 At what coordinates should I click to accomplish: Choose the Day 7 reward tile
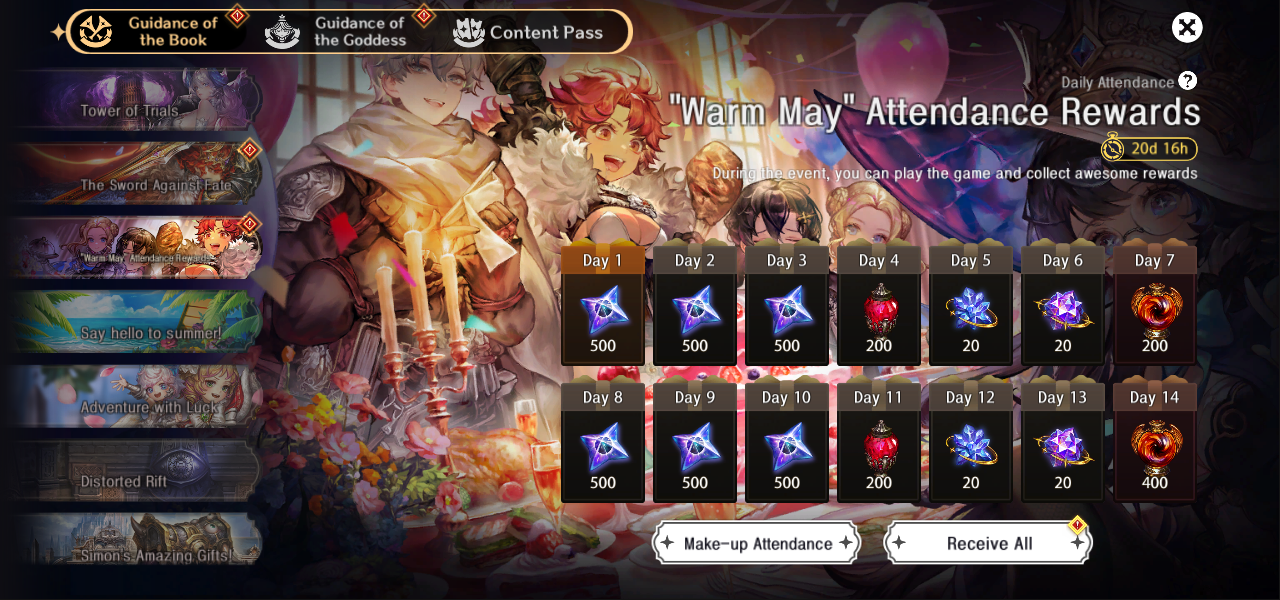1155,310
